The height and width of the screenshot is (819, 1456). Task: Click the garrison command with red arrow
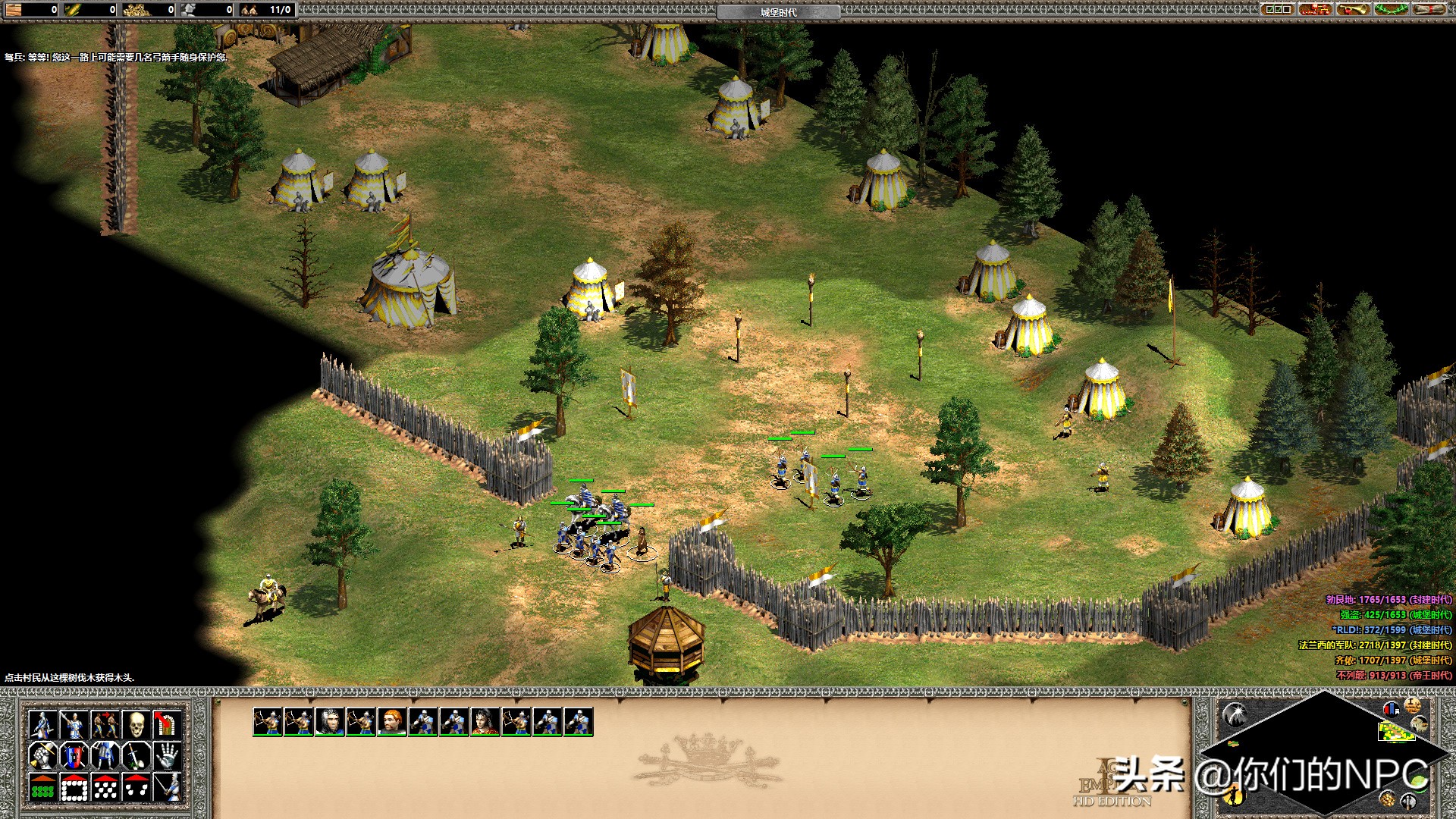167,725
